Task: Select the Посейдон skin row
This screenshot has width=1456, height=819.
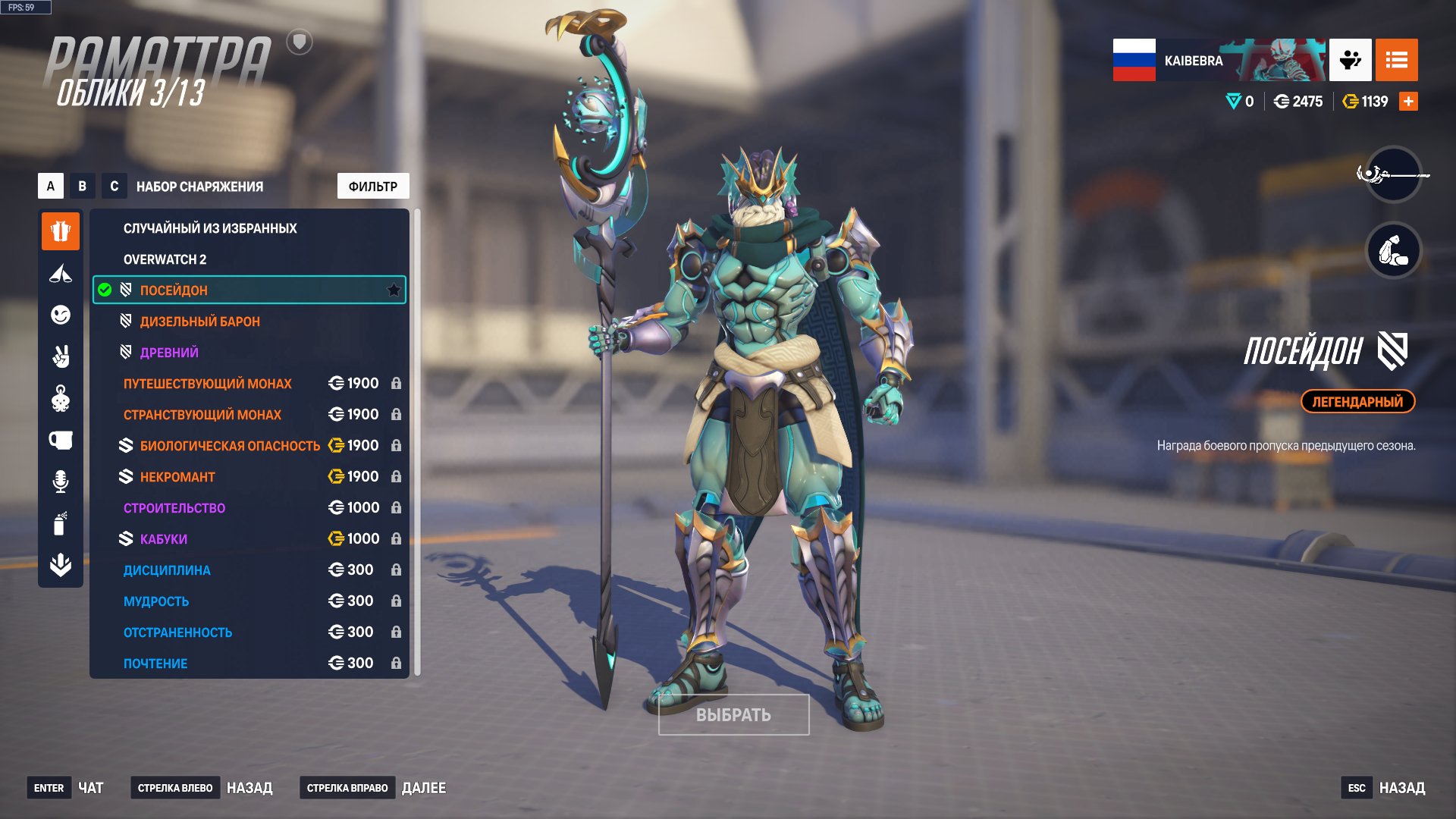Action: pyautogui.click(x=249, y=290)
